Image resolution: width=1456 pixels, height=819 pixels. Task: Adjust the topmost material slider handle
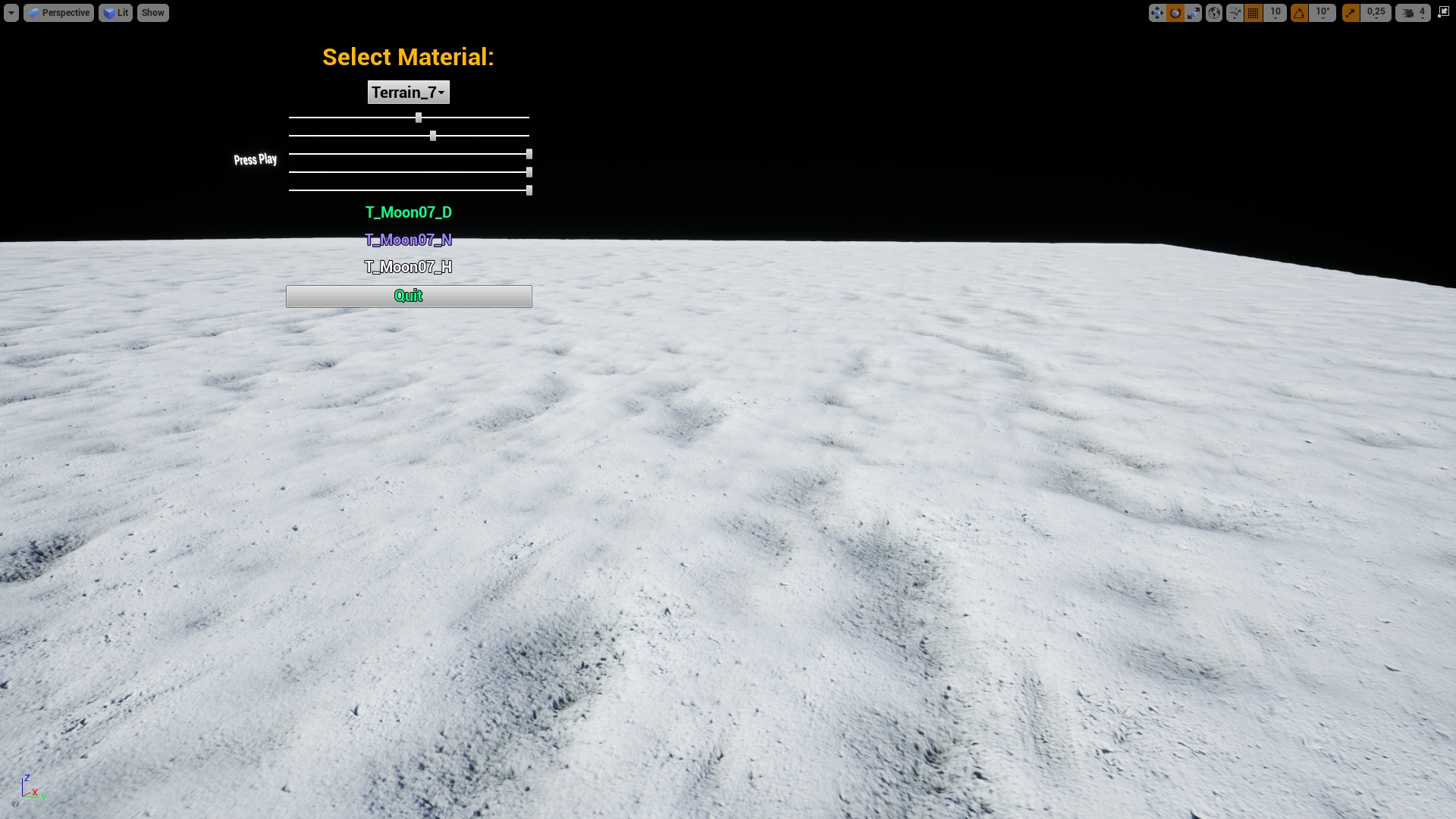coord(419,118)
